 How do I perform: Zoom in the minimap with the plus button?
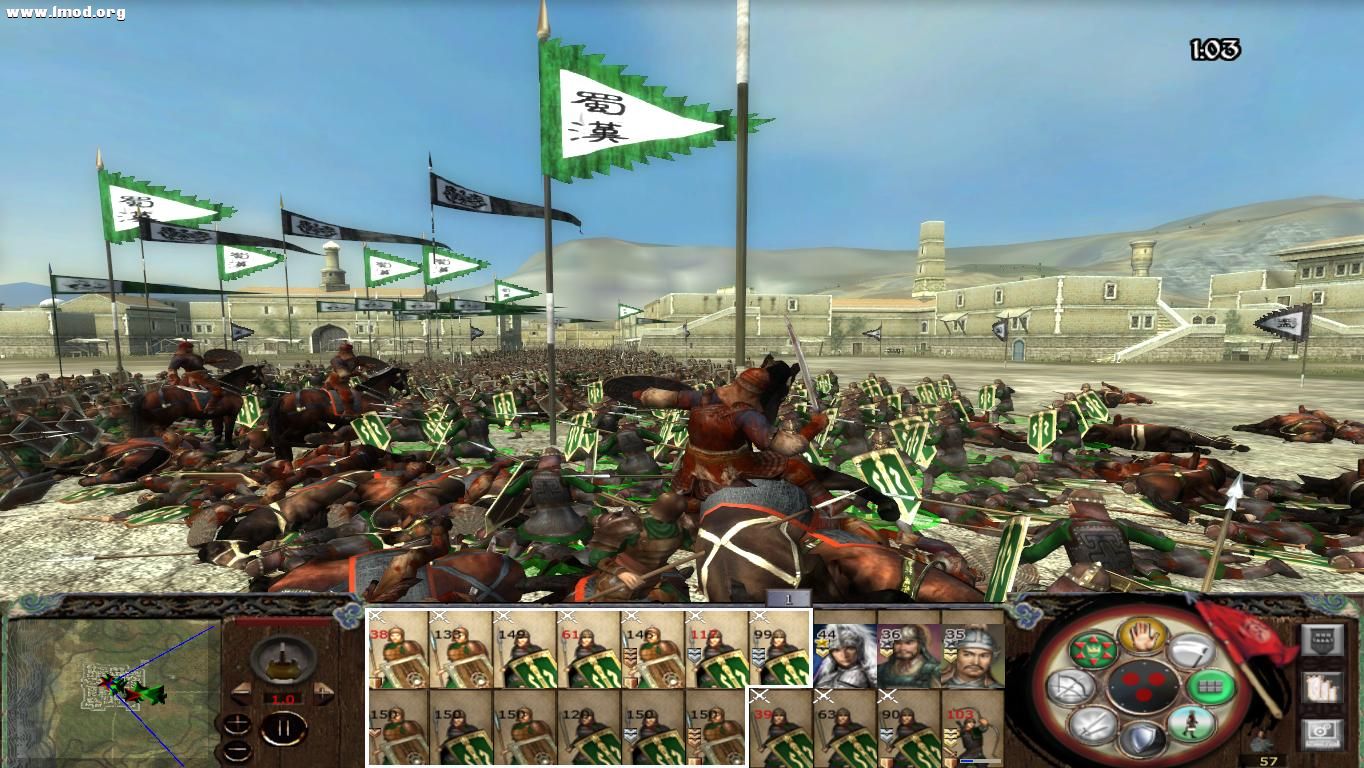coord(237,722)
